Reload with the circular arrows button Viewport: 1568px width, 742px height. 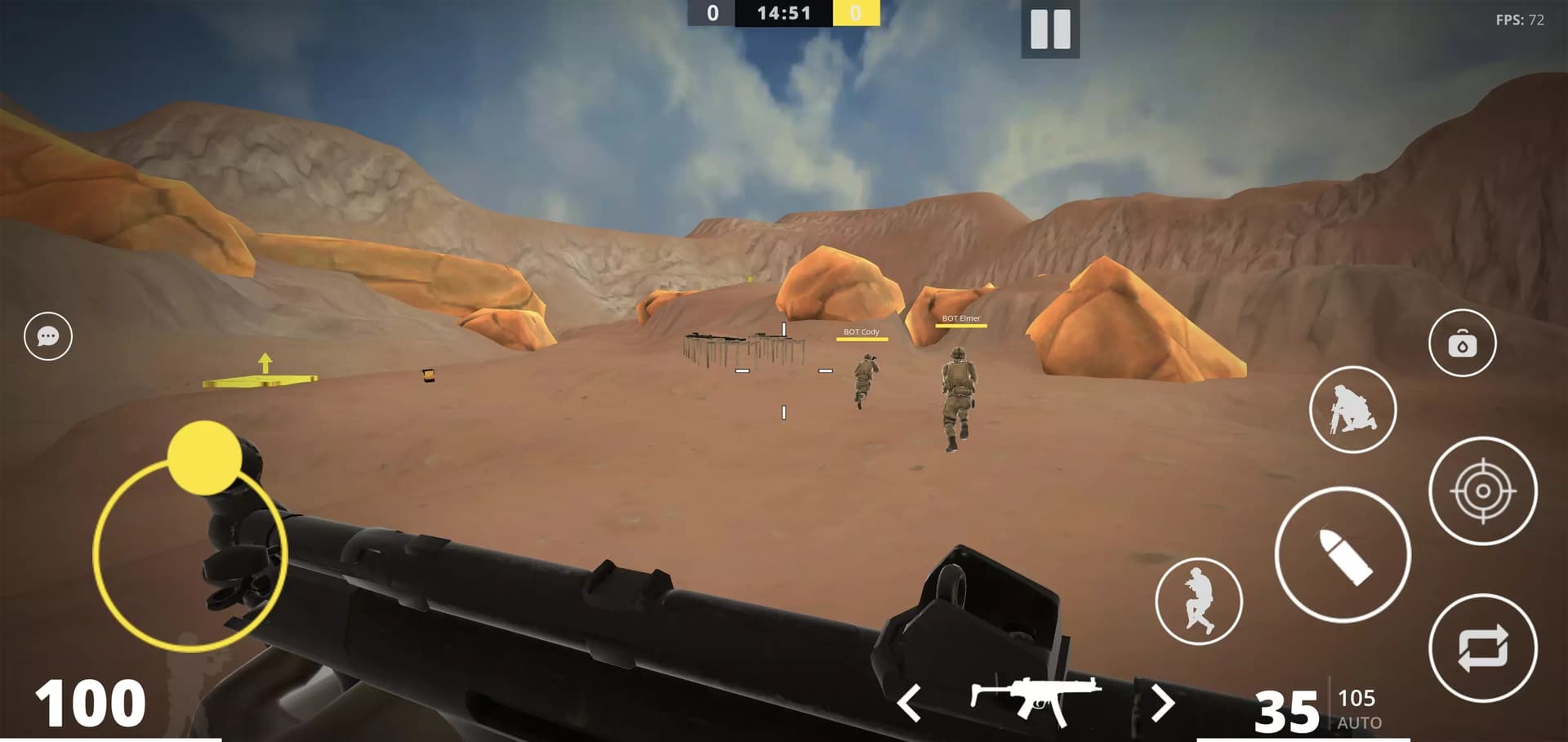(x=1482, y=648)
